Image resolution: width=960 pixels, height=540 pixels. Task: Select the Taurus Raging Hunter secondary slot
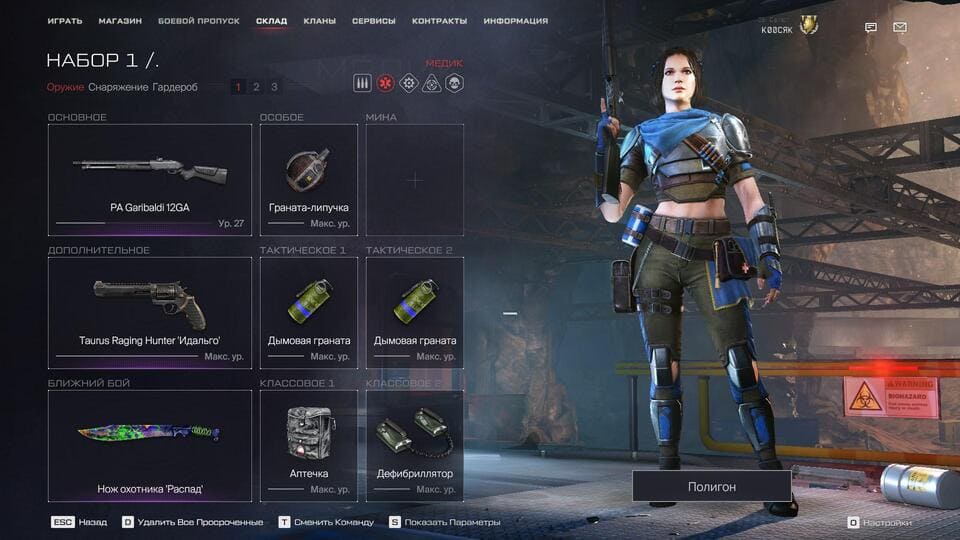click(x=150, y=313)
